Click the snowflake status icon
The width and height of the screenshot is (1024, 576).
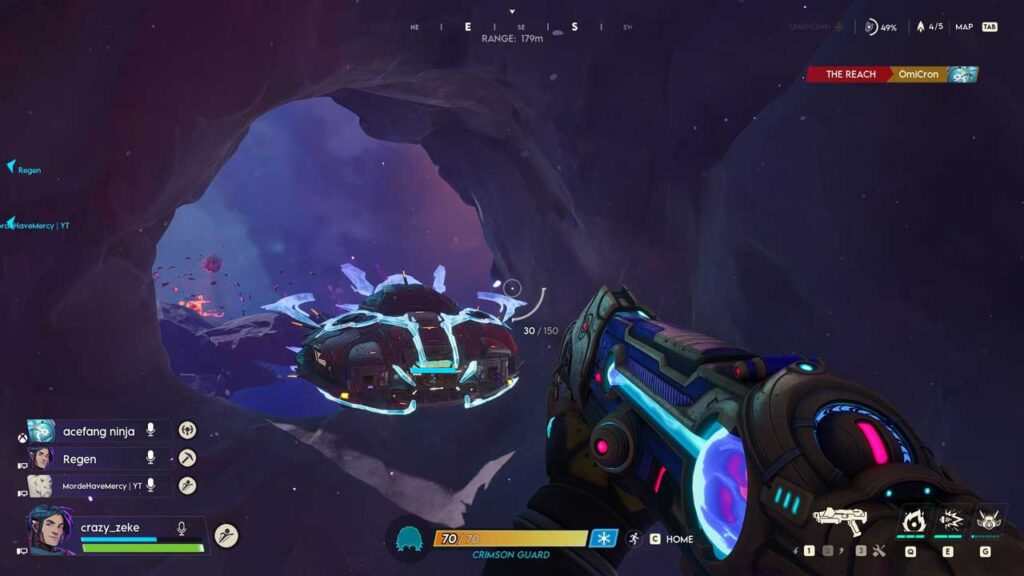pos(603,538)
